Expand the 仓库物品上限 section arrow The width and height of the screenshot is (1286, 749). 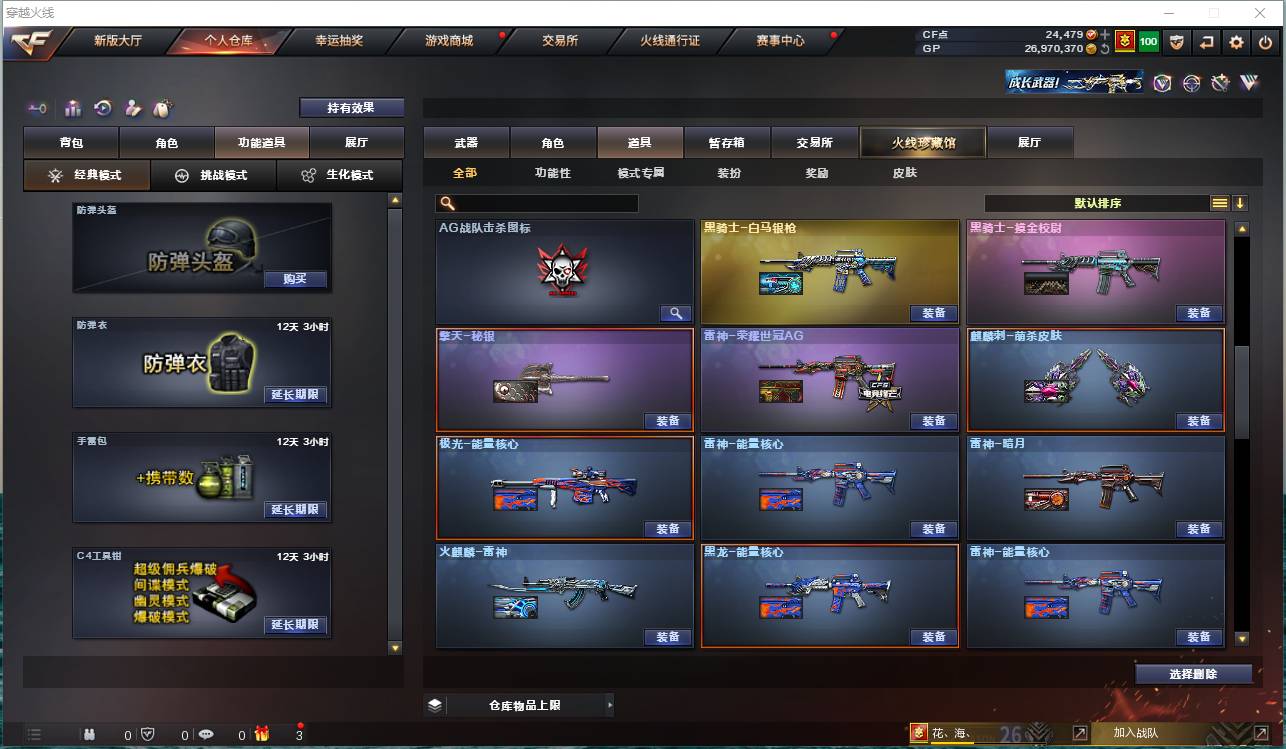(x=609, y=704)
